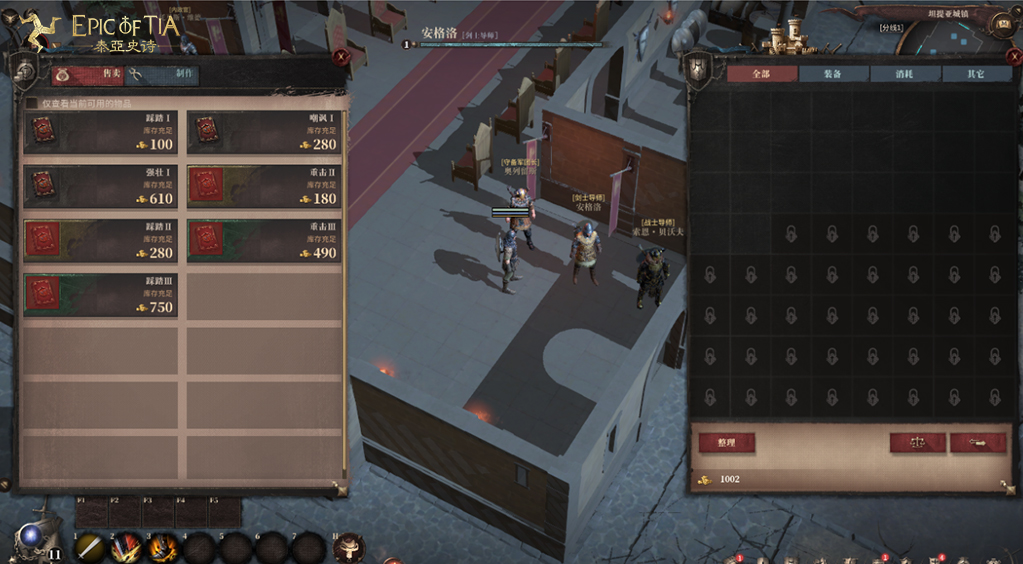
Task: Select the 践踏 III skill book for 750 gold
Action: pyautogui.click(x=100, y=296)
